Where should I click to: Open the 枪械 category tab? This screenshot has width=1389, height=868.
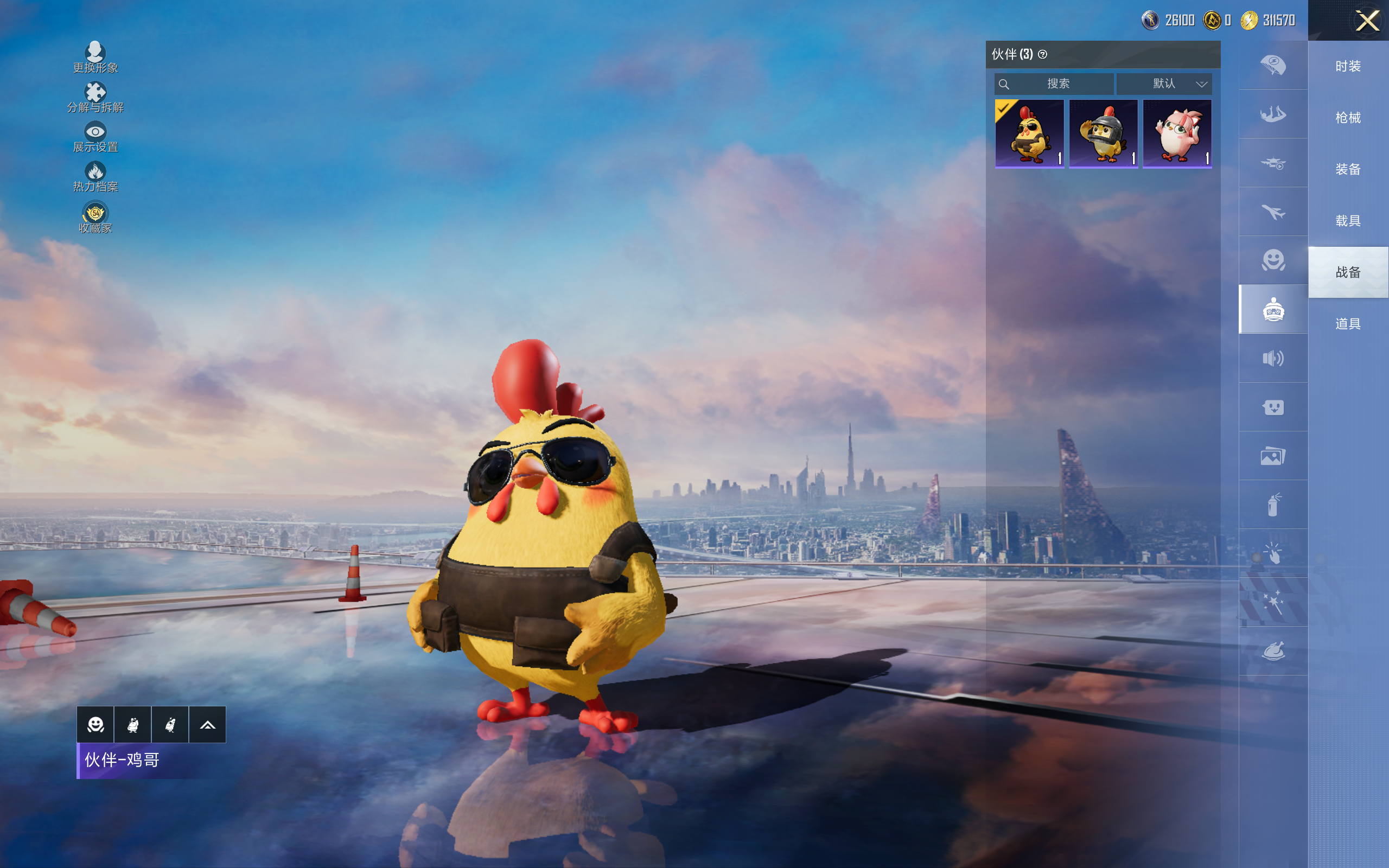[x=1348, y=118]
